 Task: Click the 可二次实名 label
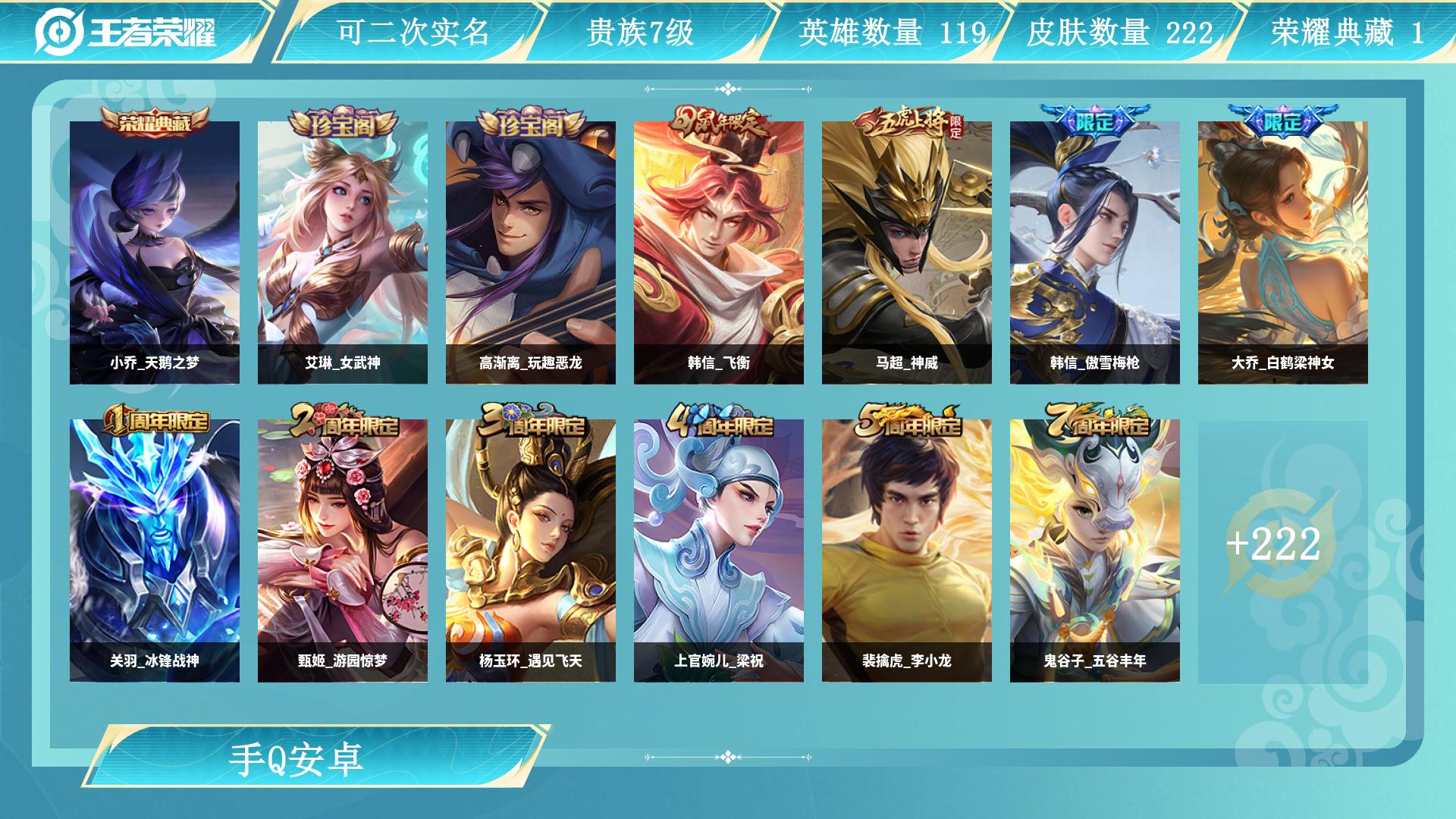click(x=418, y=33)
